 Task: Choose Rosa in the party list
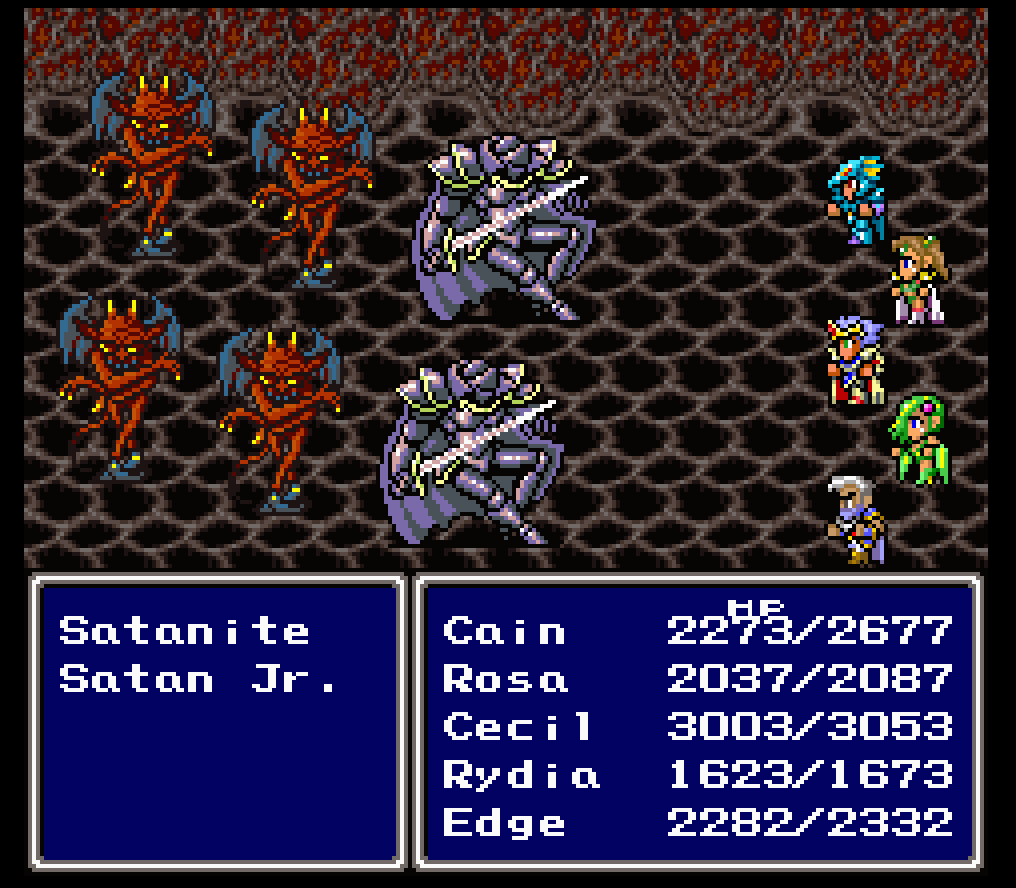click(505, 679)
